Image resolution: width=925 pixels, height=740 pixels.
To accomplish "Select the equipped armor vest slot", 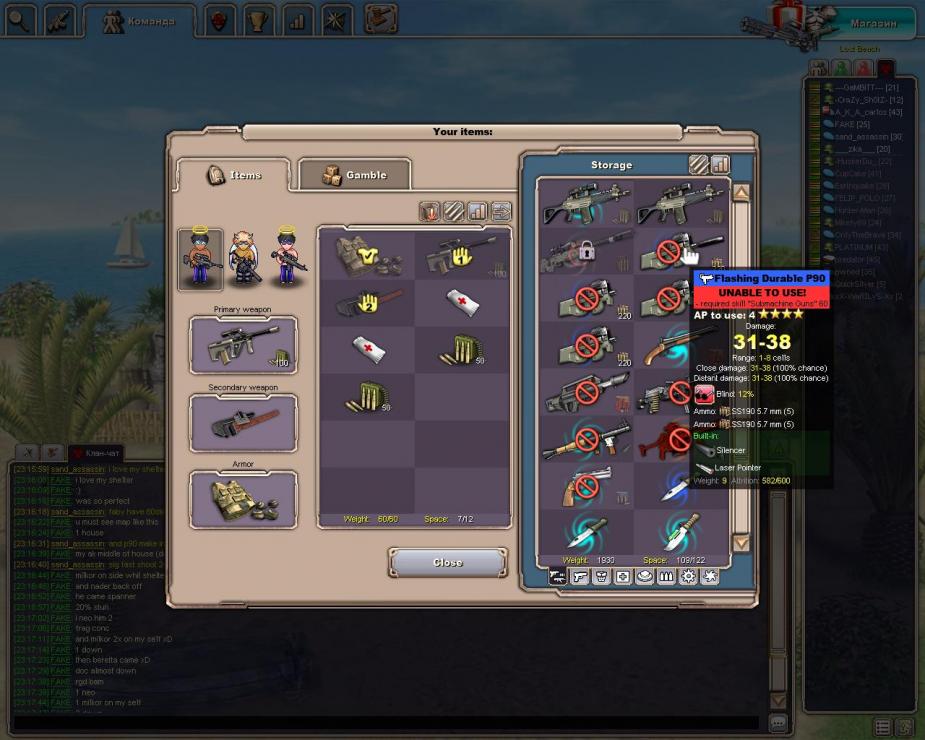I will coord(243,499).
